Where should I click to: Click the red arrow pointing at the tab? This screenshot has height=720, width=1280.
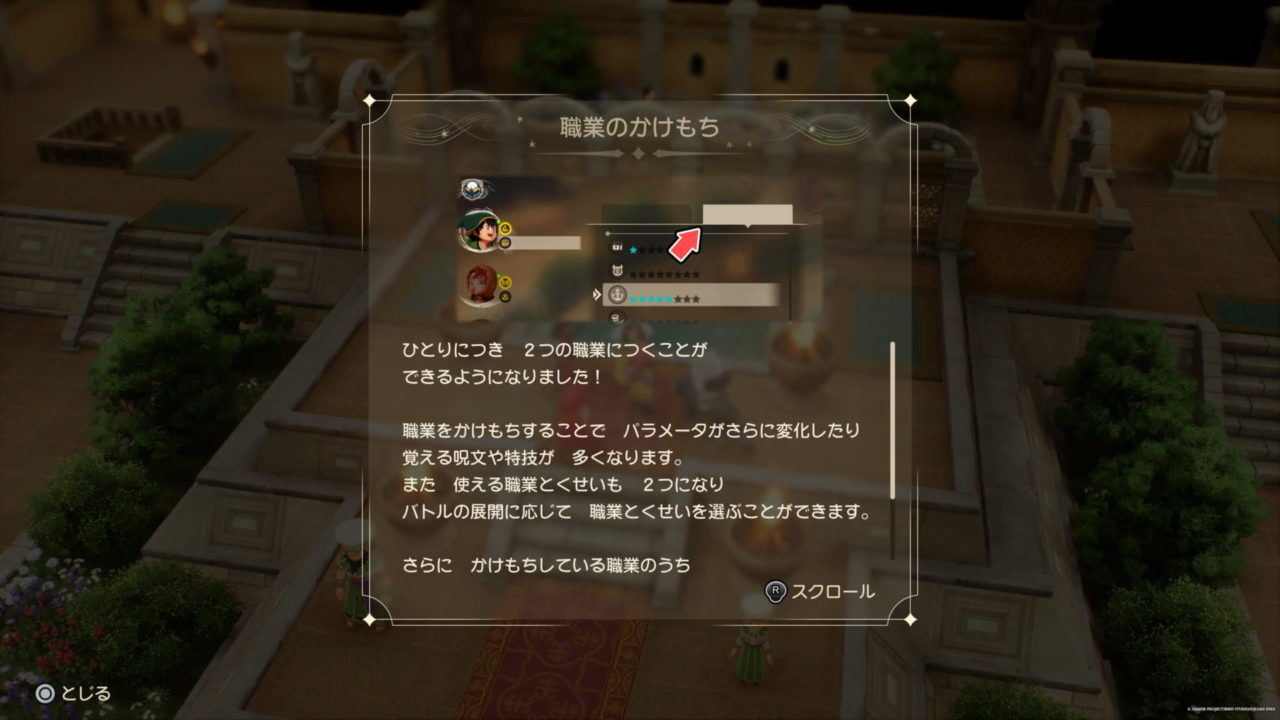pos(683,243)
